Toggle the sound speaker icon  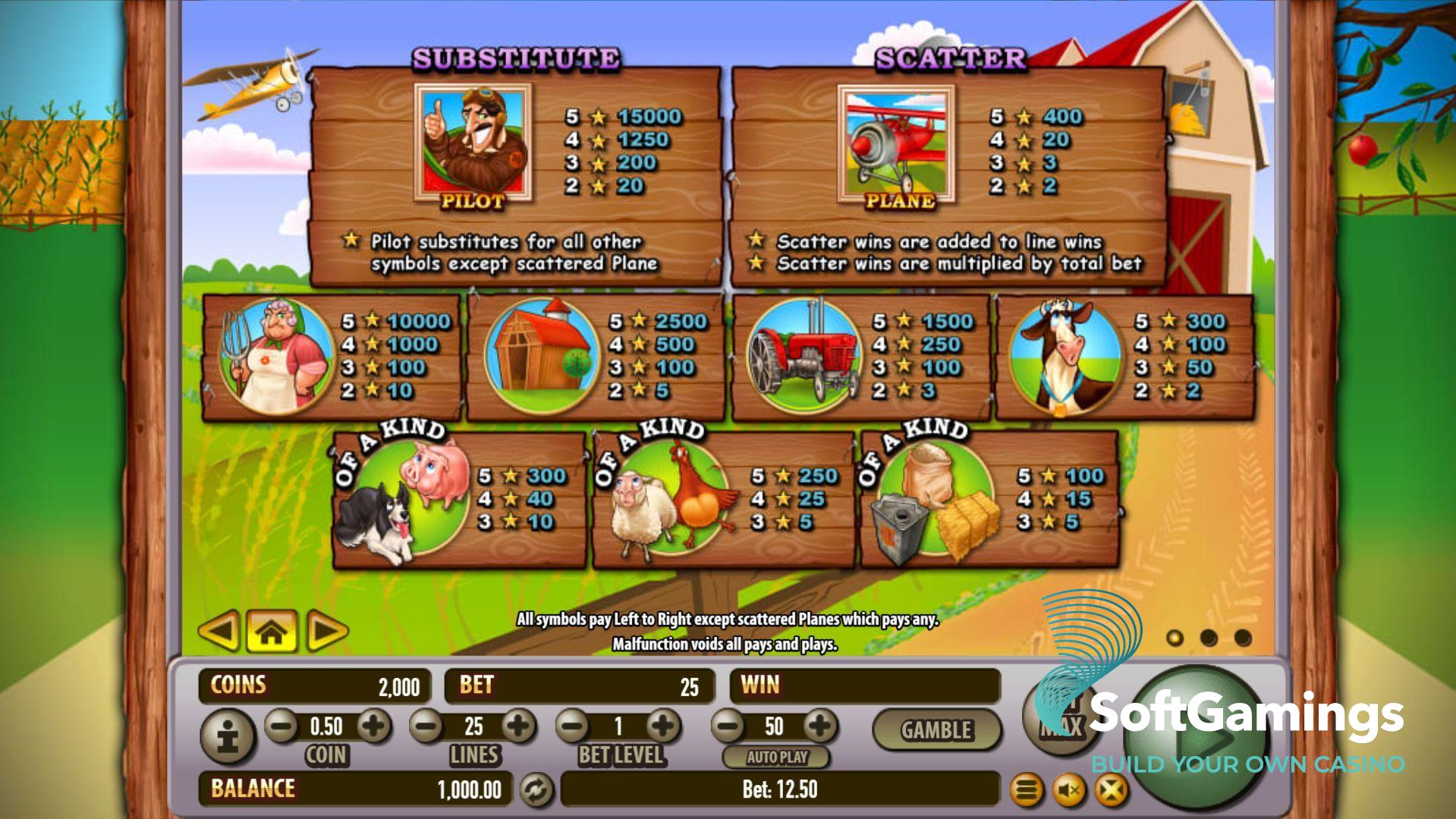coord(1070,791)
